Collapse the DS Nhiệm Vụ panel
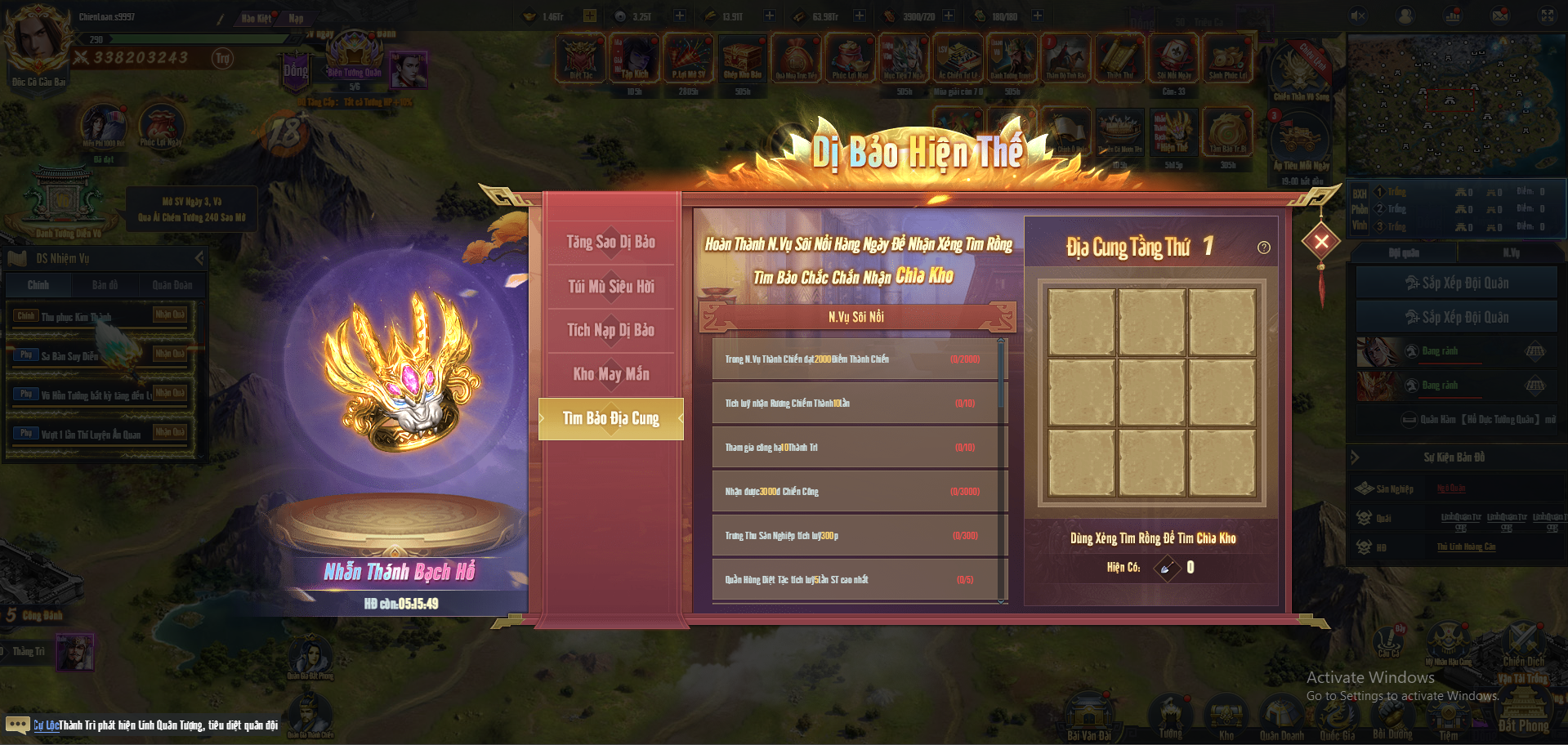The image size is (1568, 745). [199, 258]
